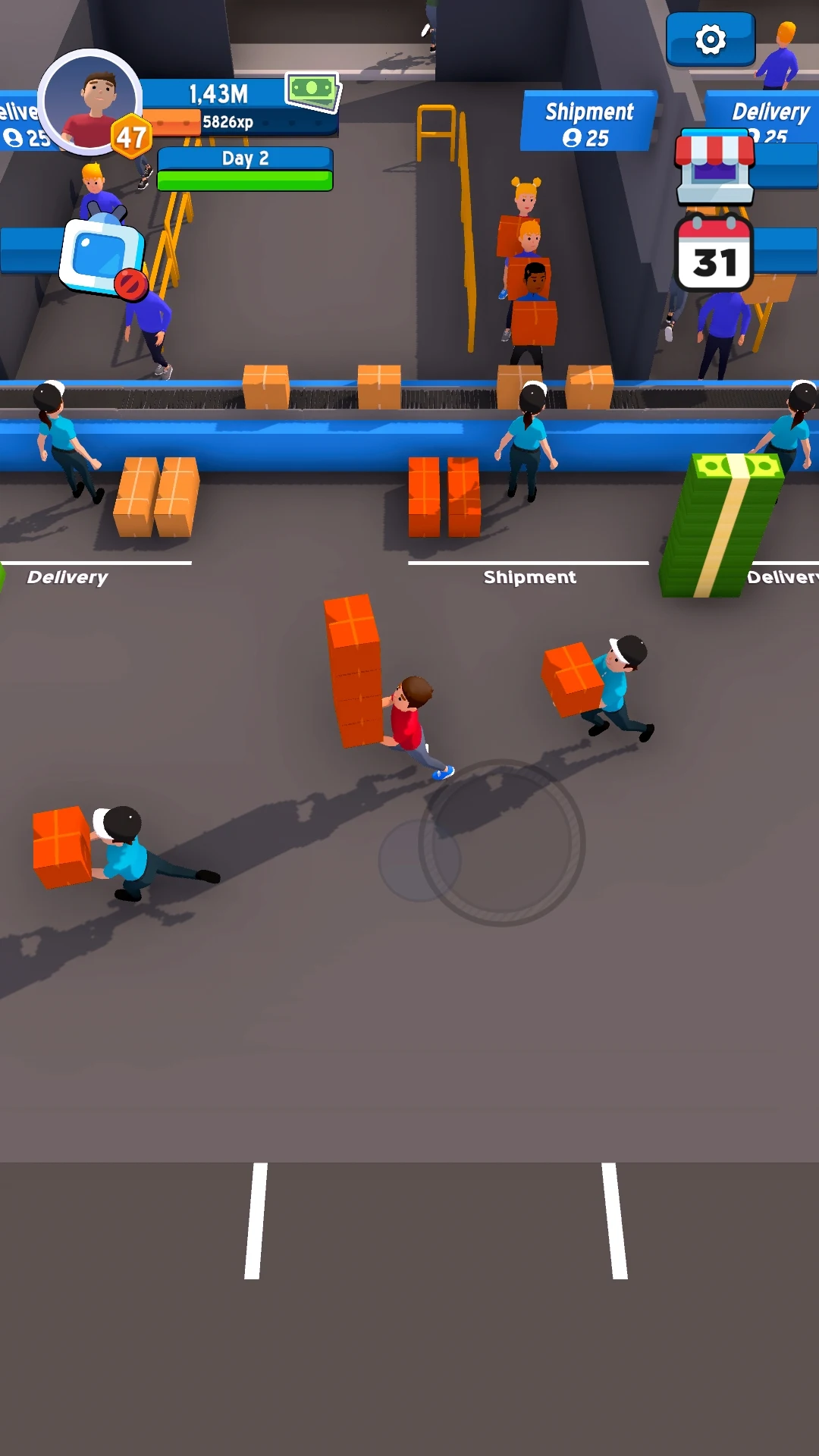819x1456 pixels.
Task: Open the calendar 31 daily rewards icon
Action: coord(714,254)
